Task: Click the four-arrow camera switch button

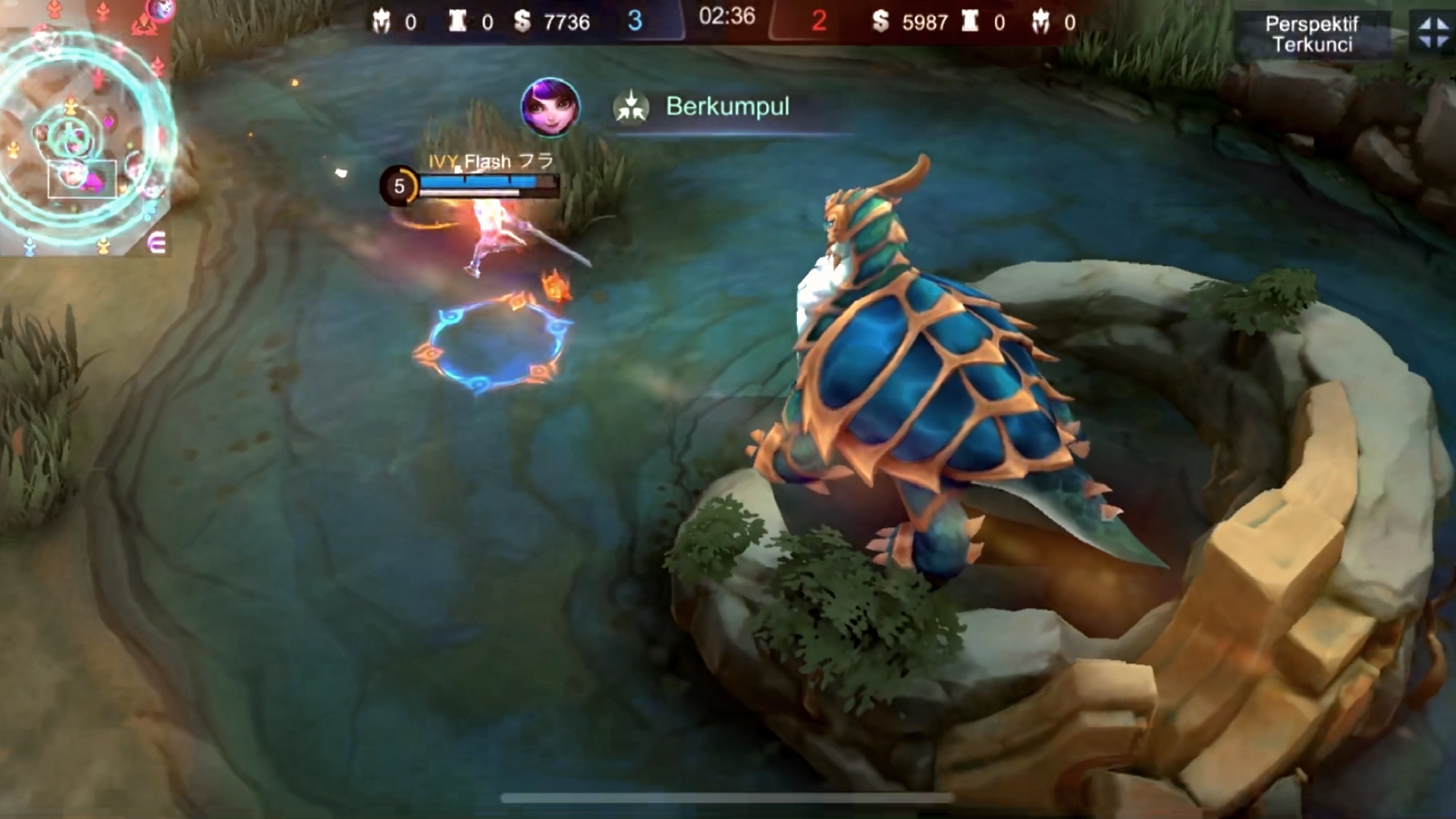Action: (1432, 33)
